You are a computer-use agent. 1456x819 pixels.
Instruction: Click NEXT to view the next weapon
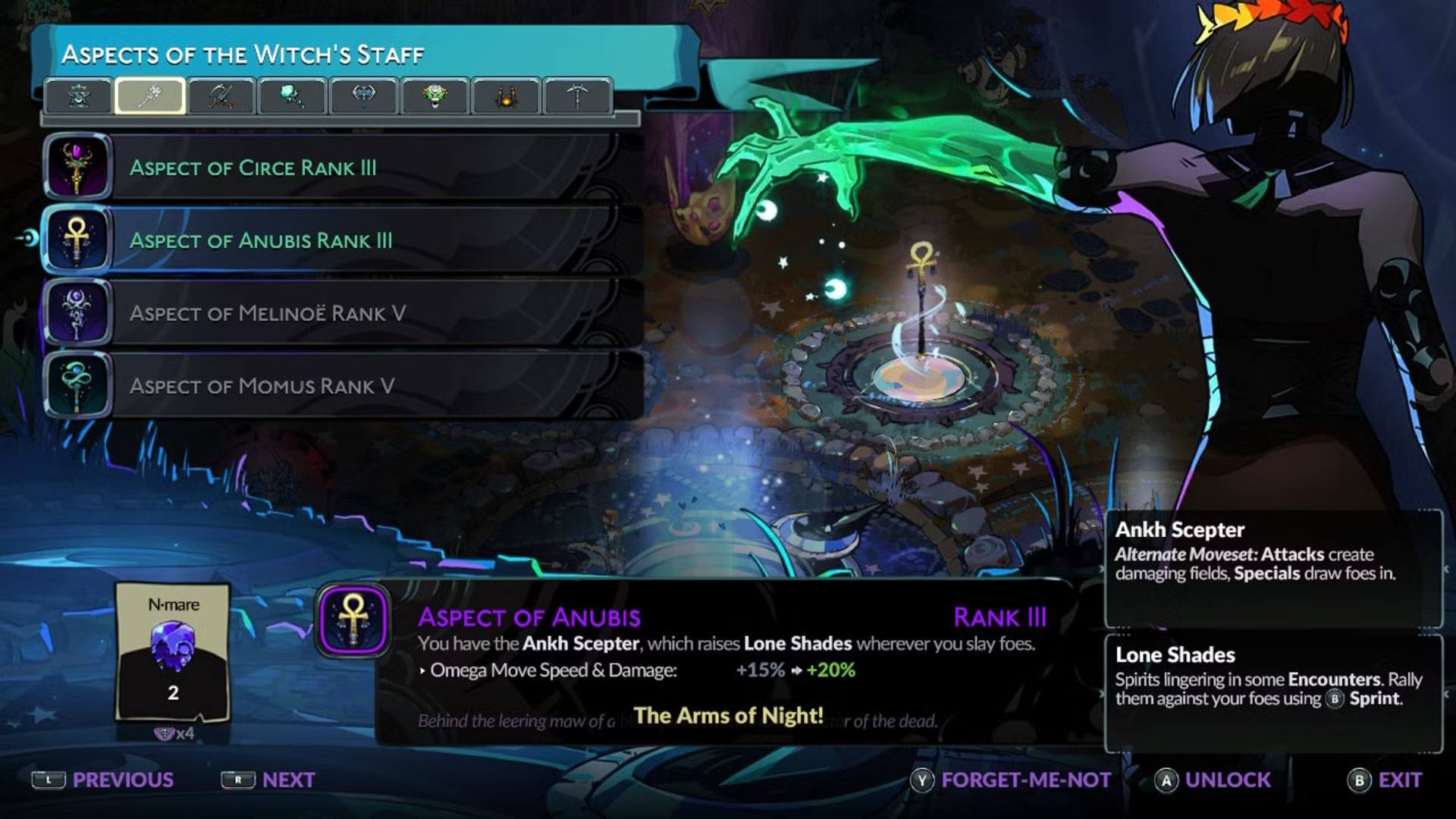[x=287, y=780]
